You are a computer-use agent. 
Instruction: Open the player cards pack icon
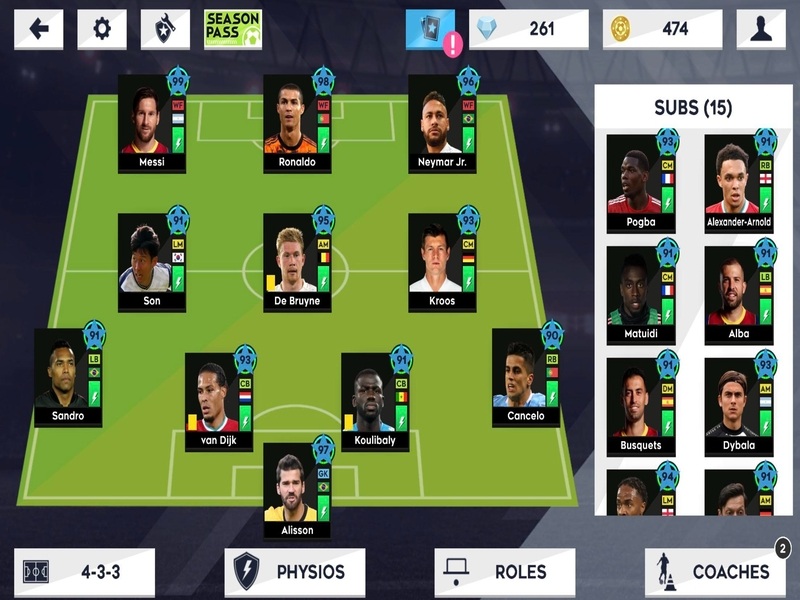coord(430,29)
